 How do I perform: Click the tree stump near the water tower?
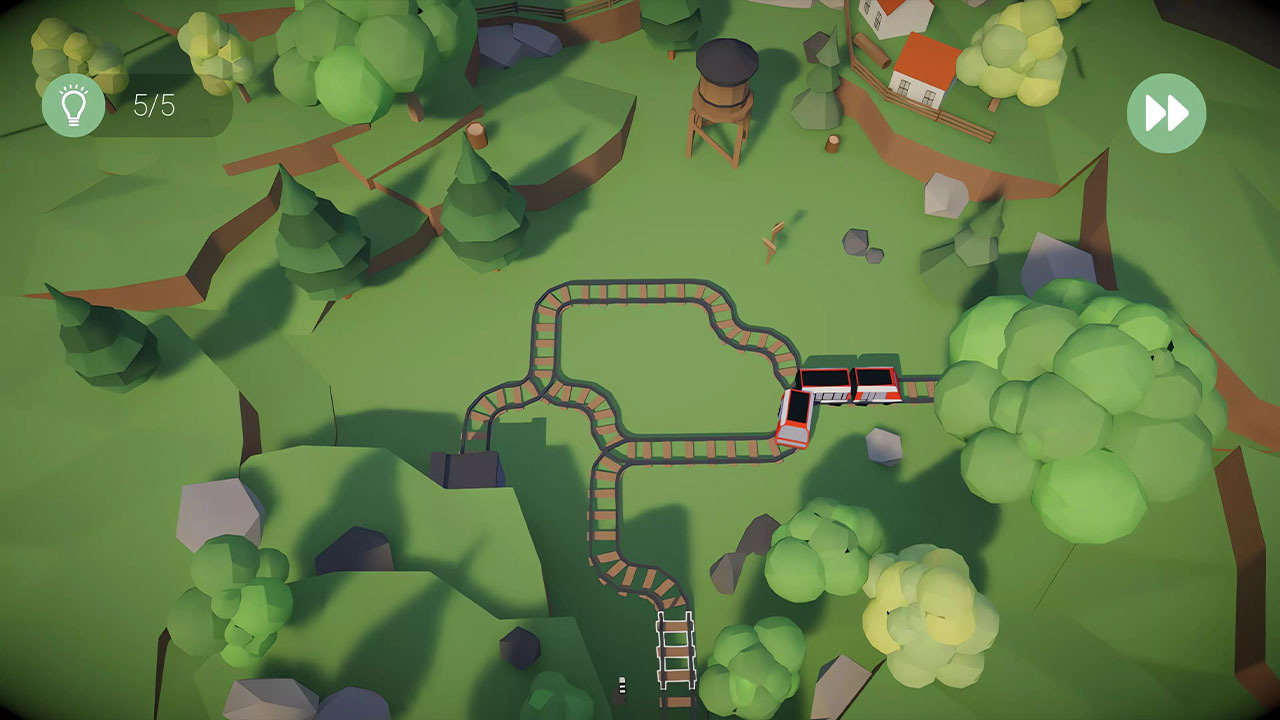tap(830, 142)
